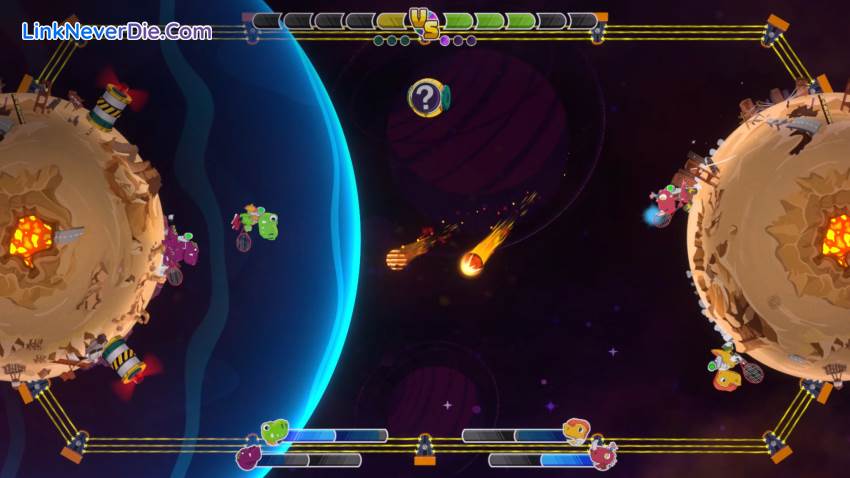Click the red dinosaur player portrait
Image resolution: width=850 pixels, height=478 pixels.
point(603,456)
